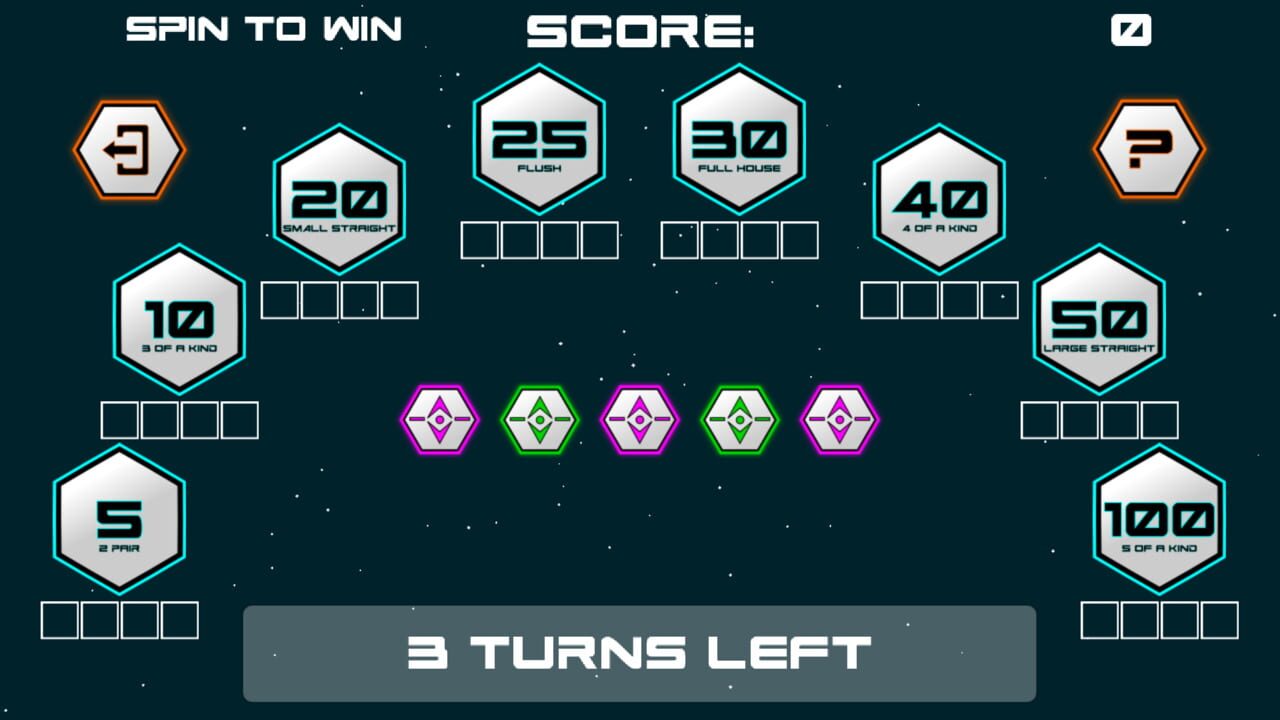Click the 30-point Full House hexagon

[739, 138]
